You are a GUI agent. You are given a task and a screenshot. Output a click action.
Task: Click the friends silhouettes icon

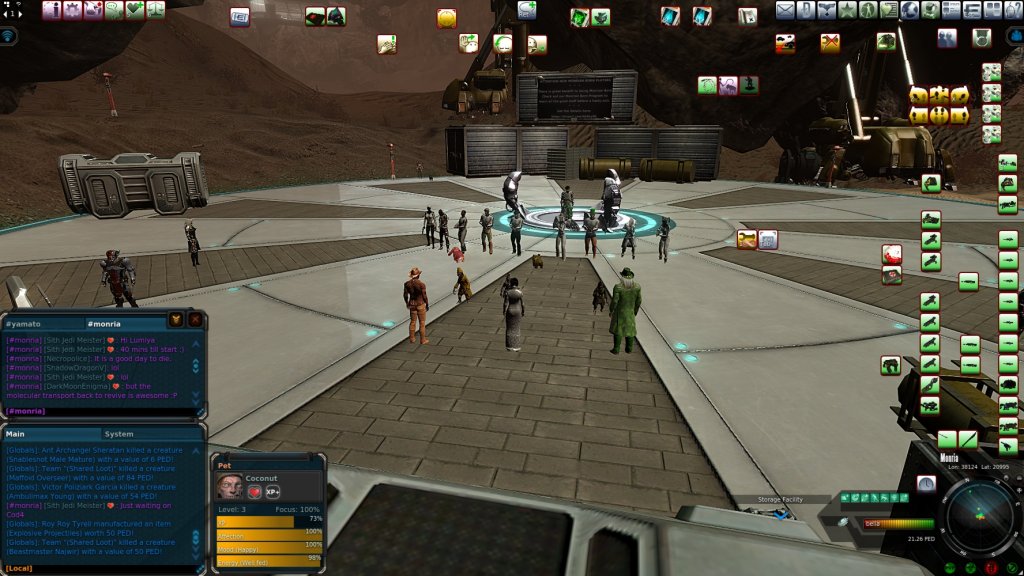pyautogui.click(x=946, y=38)
